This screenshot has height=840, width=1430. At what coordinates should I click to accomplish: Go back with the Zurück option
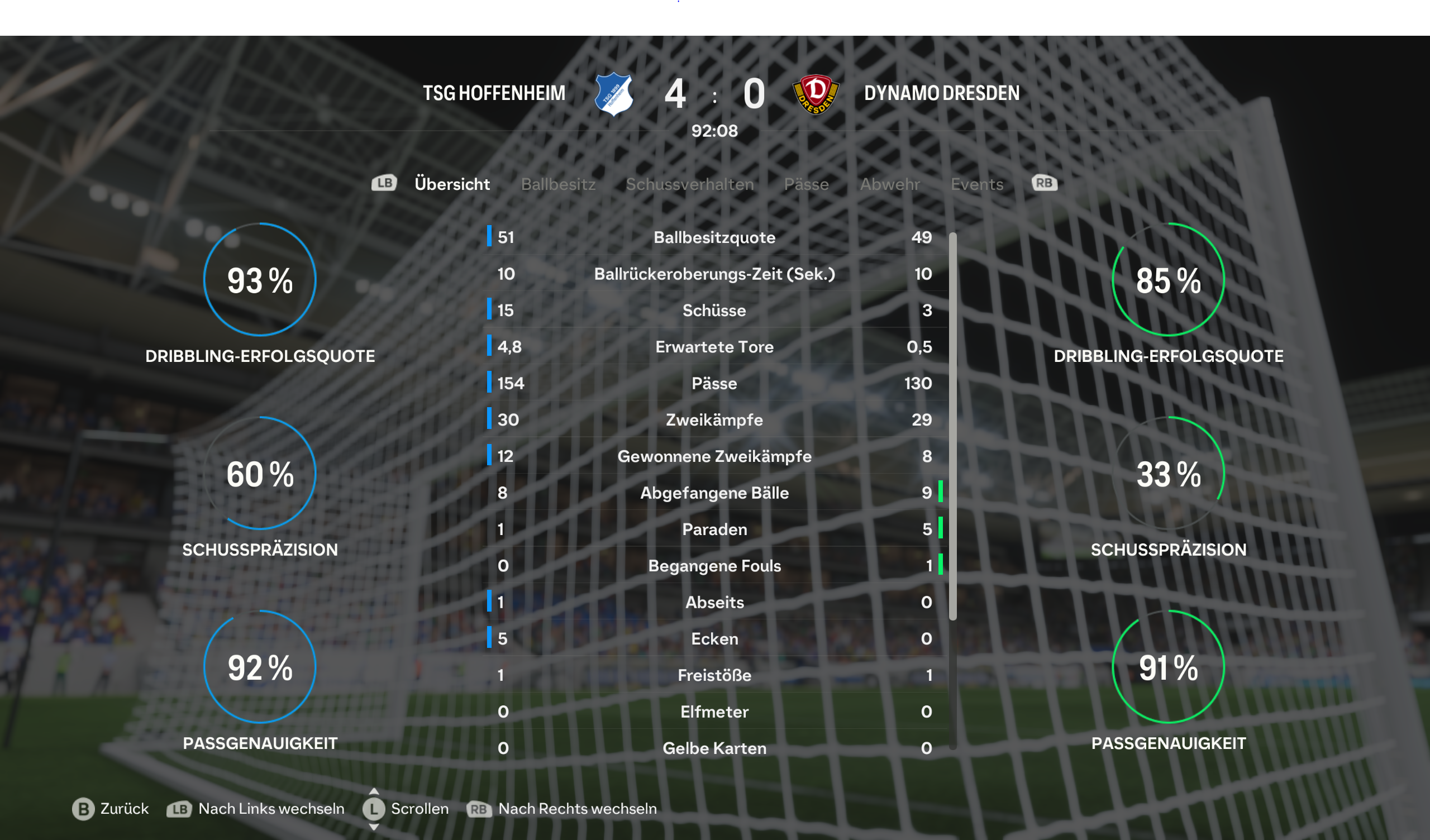point(111,808)
